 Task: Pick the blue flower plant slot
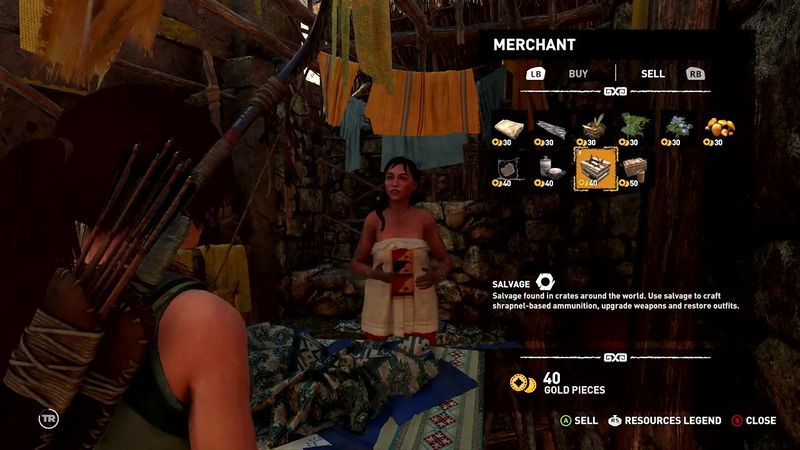pos(678,129)
